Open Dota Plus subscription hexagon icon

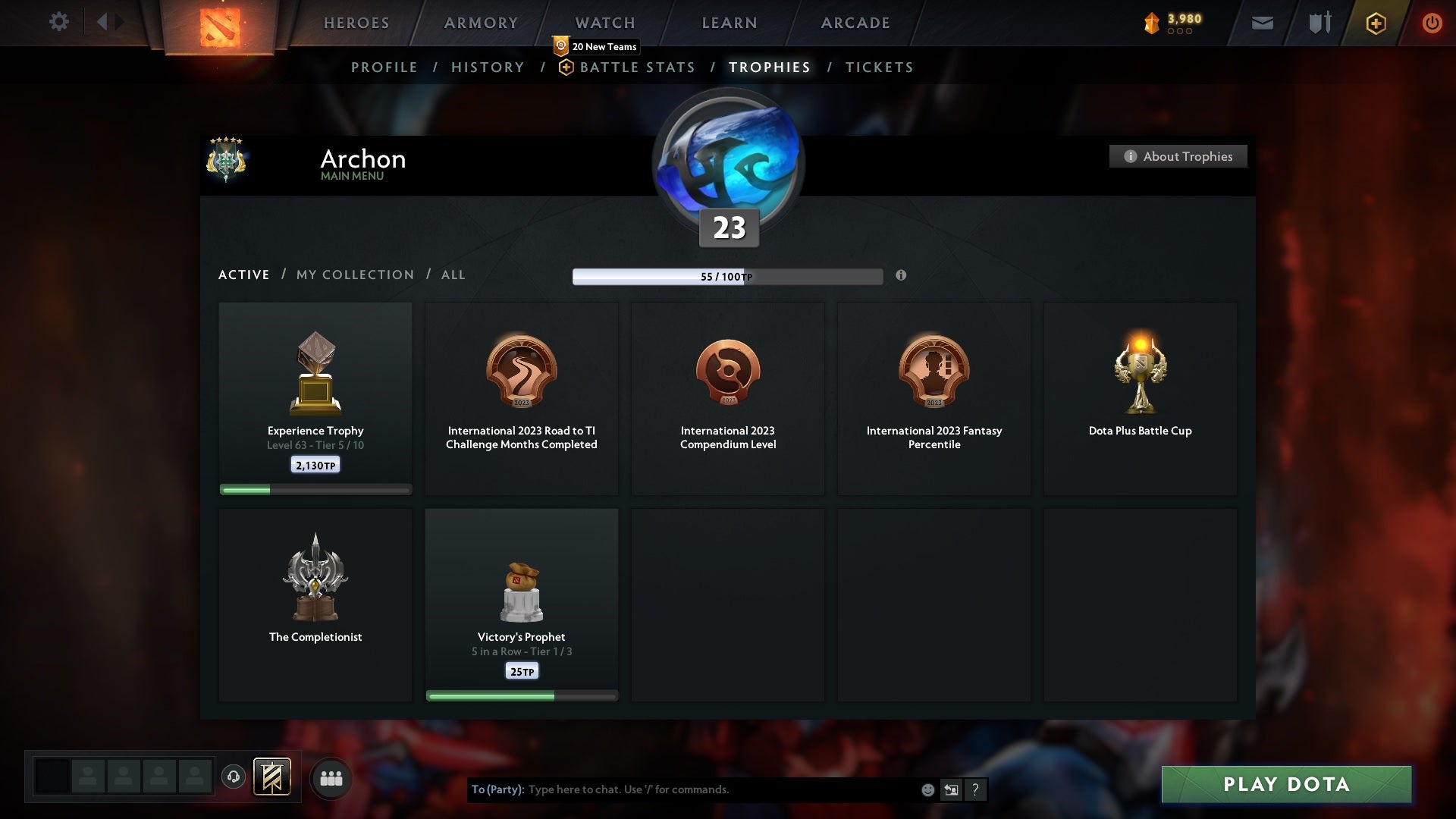tap(1375, 23)
